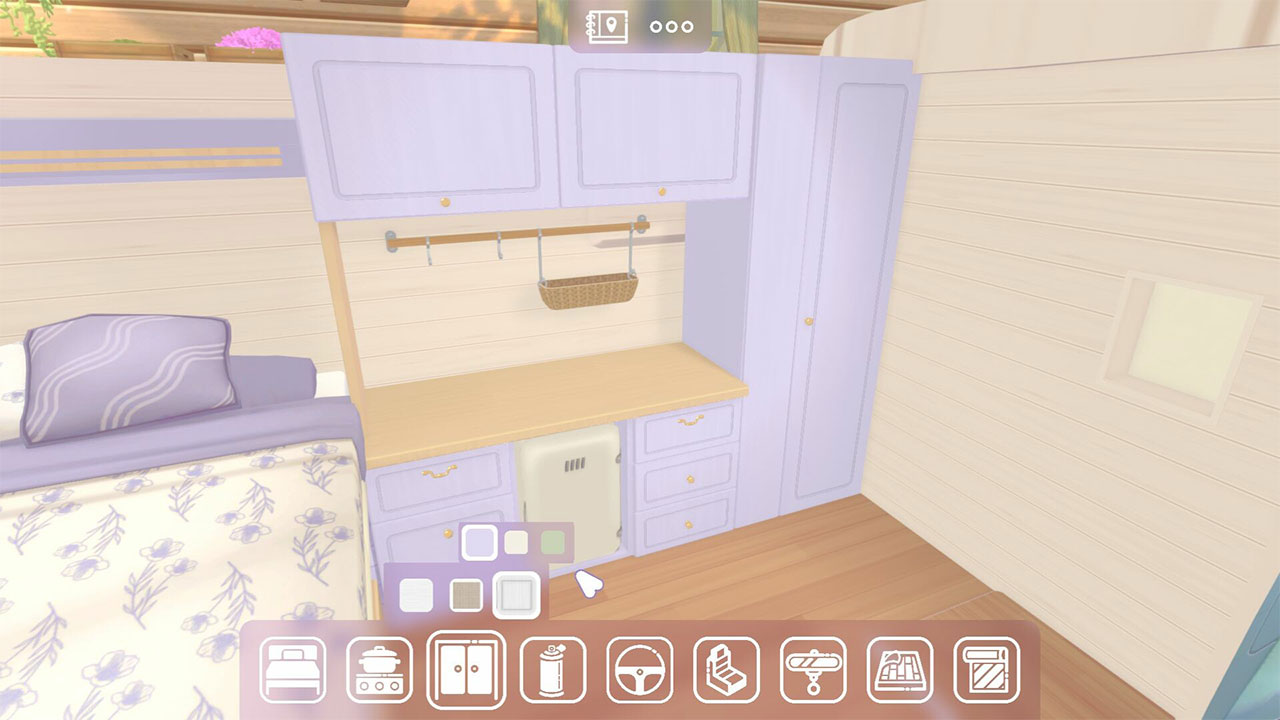This screenshot has width=1280, height=720.
Task: Pick the green color swatch
Action: [x=551, y=543]
